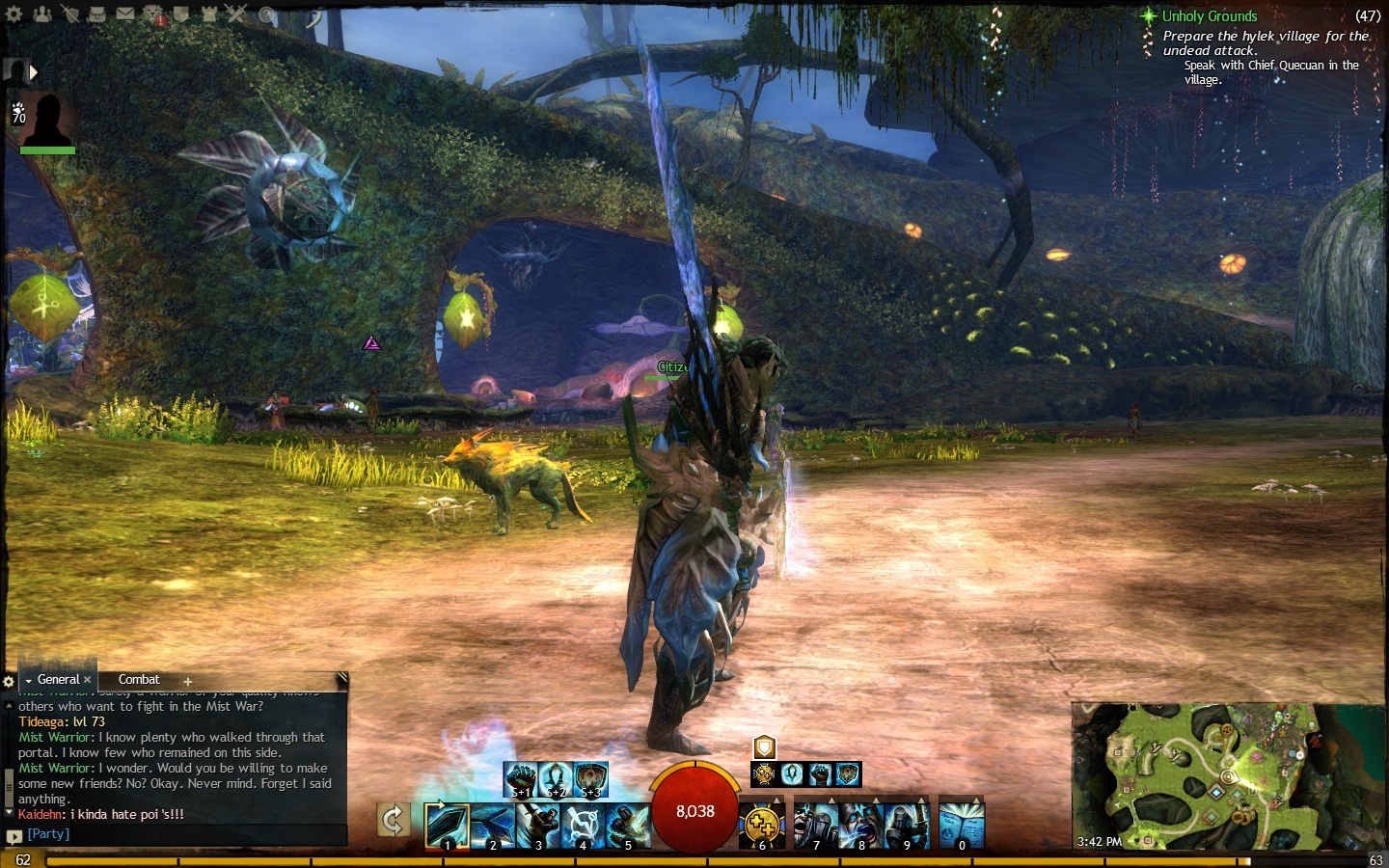
Task: Activate the golden healing skill 6
Action: [762, 826]
